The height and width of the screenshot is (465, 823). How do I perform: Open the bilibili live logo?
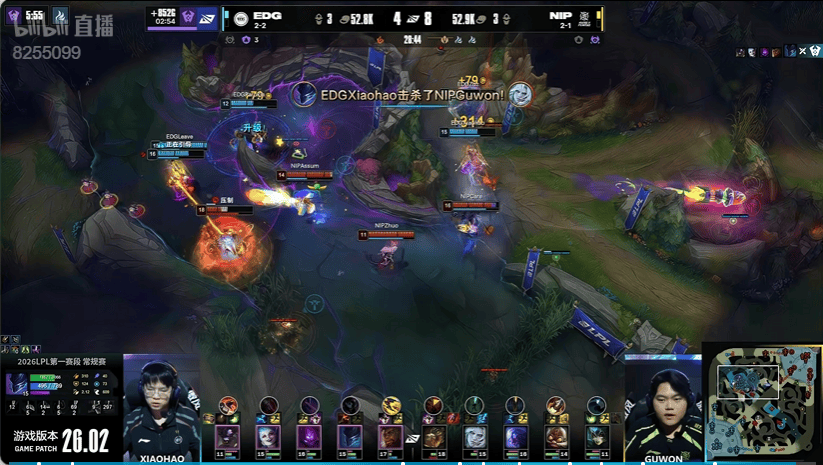(62, 27)
